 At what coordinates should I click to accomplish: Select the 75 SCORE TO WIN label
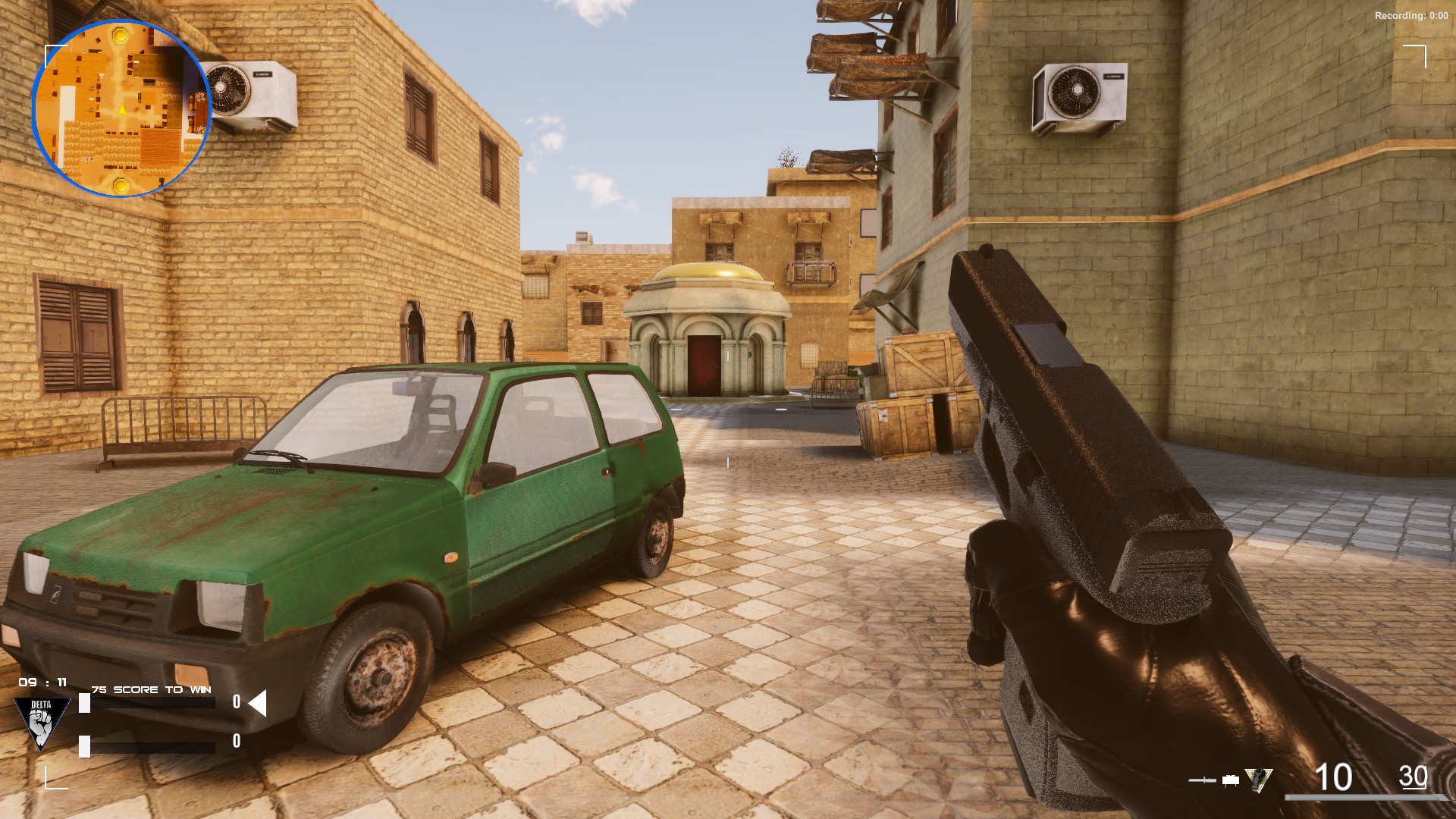tap(151, 689)
